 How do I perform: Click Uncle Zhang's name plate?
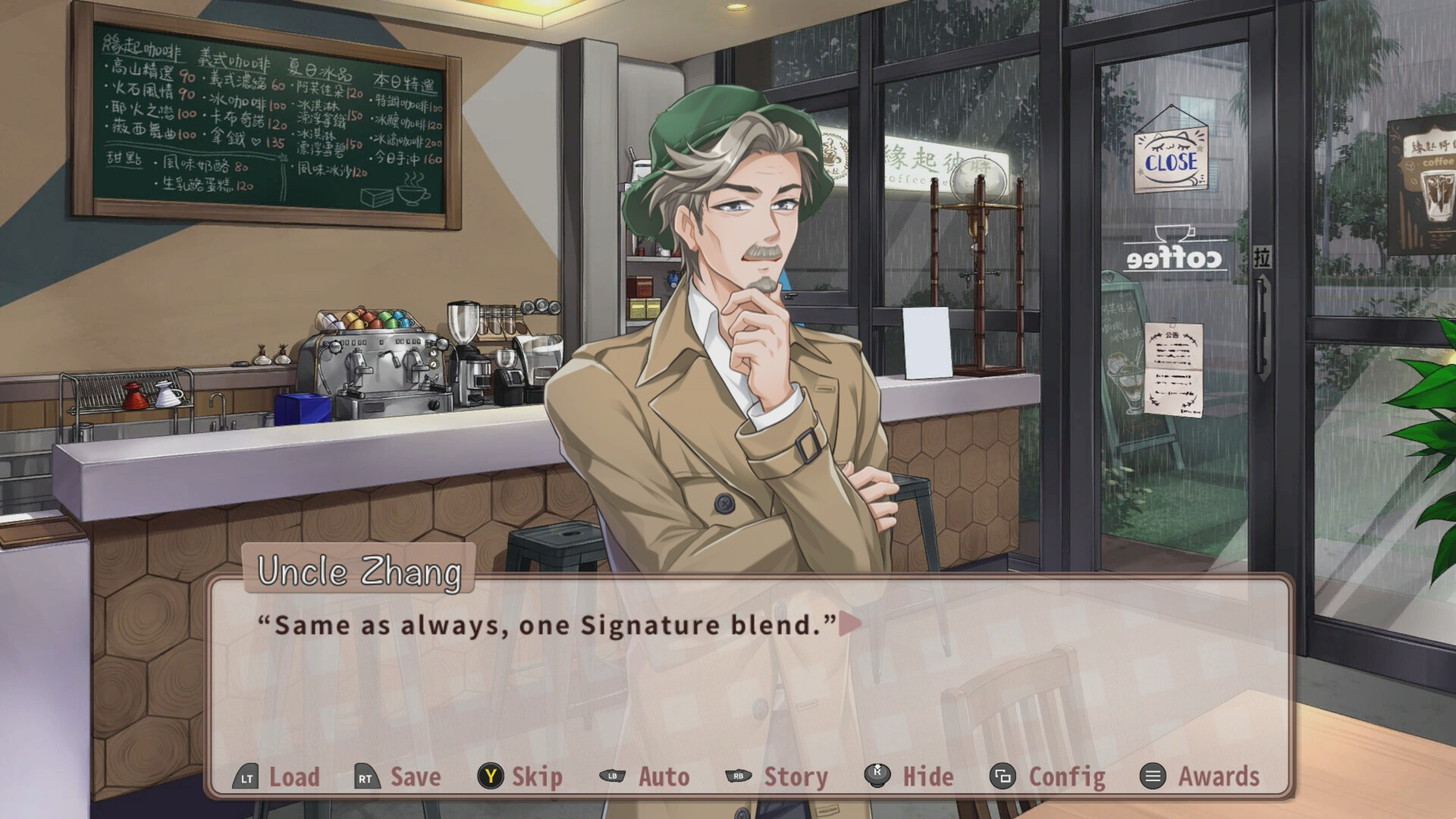pyautogui.click(x=359, y=575)
